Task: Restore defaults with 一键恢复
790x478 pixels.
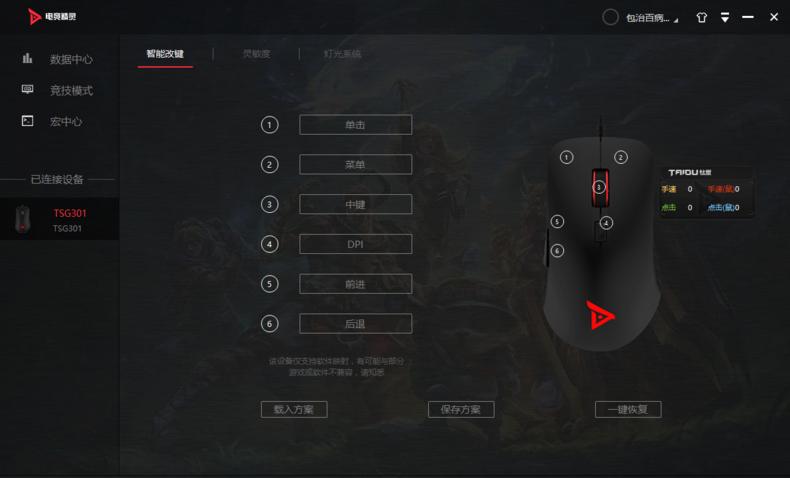Action: (x=628, y=410)
